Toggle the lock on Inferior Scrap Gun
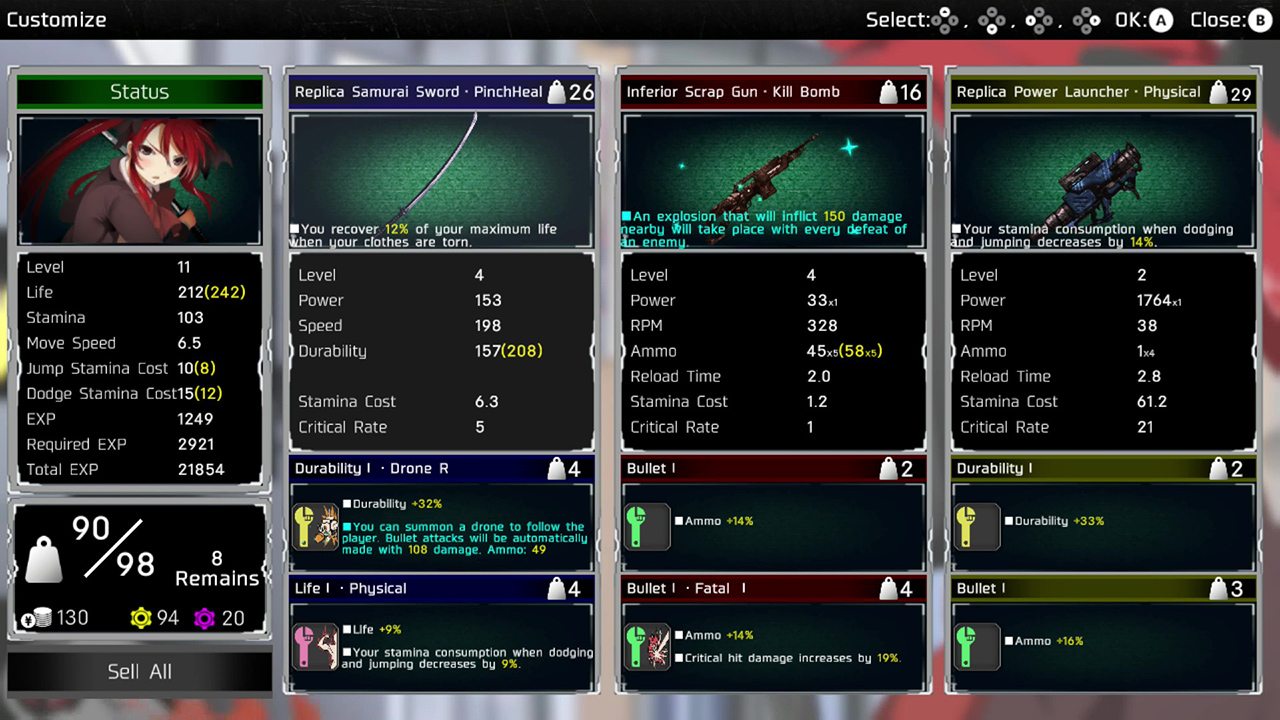Screen dimensions: 1280x720 tap(886, 91)
